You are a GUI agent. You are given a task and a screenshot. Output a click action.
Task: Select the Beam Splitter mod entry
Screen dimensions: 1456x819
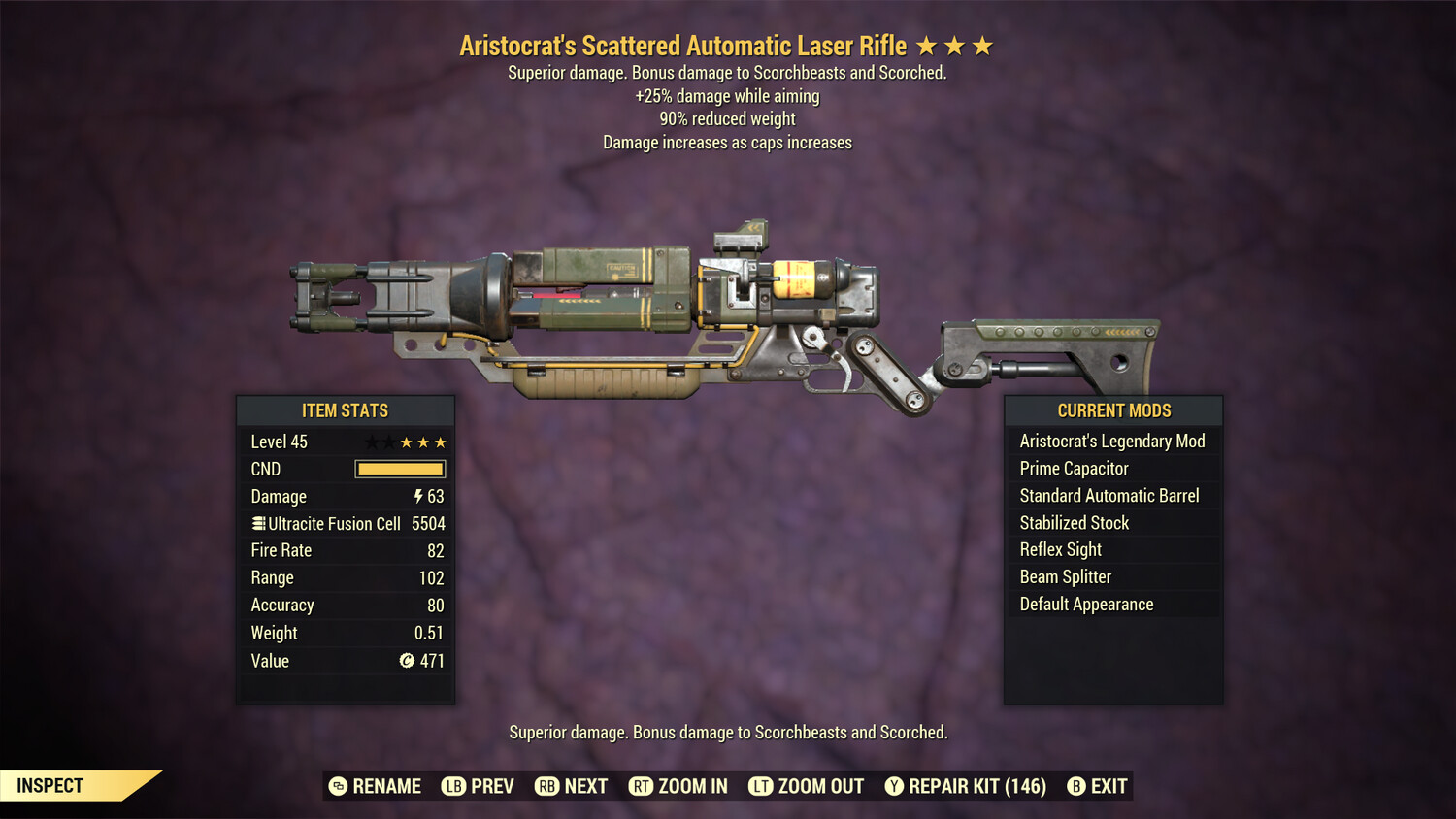point(1065,576)
